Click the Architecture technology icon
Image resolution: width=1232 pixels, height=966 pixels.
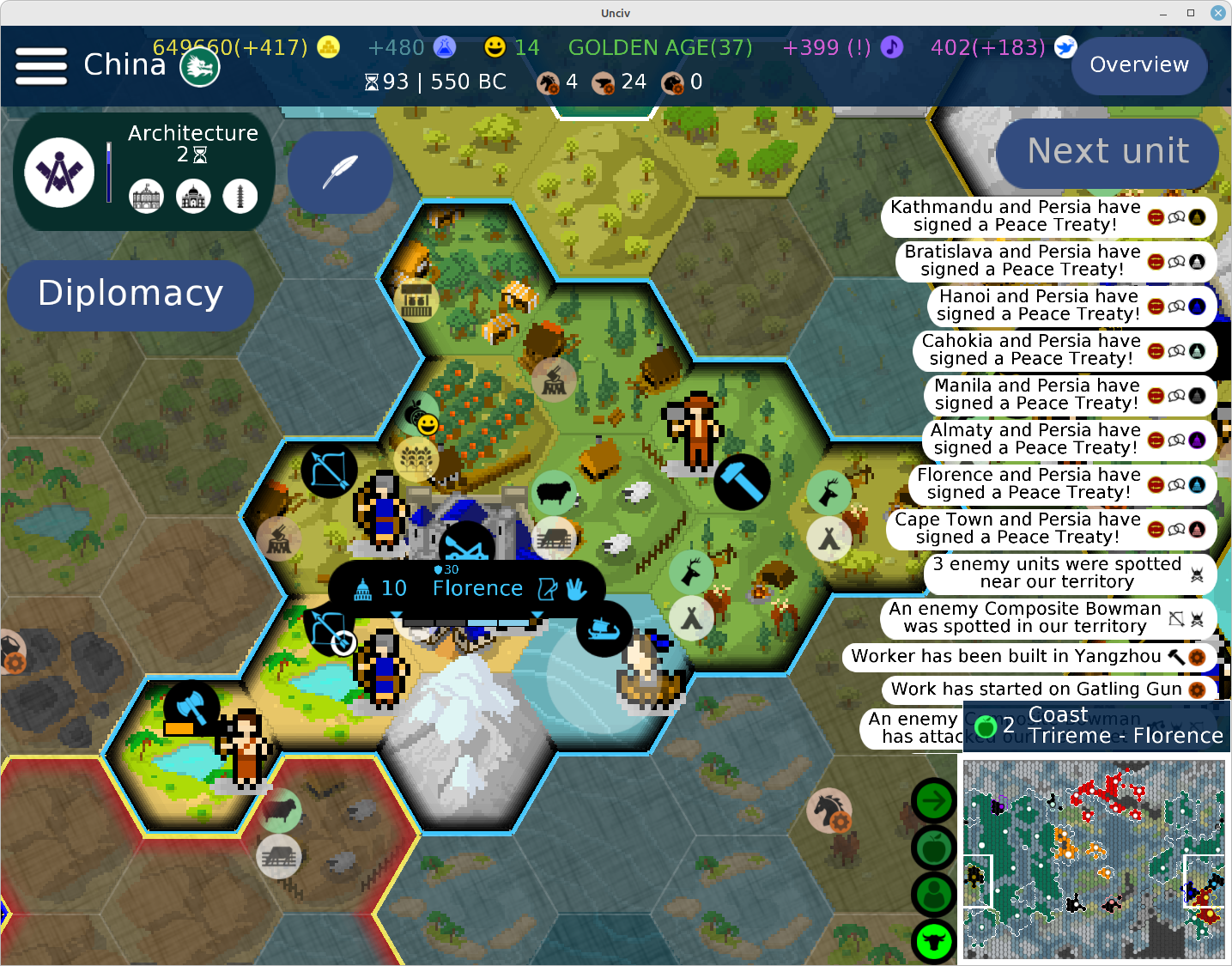58,171
